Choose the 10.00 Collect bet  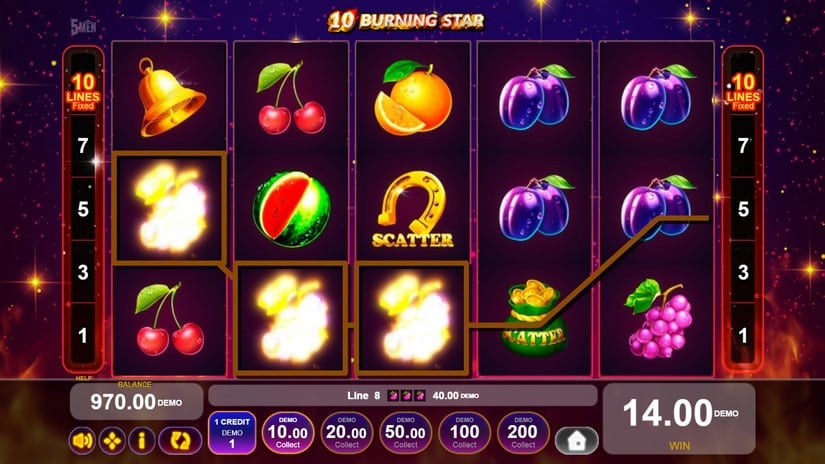pyautogui.click(x=288, y=433)
